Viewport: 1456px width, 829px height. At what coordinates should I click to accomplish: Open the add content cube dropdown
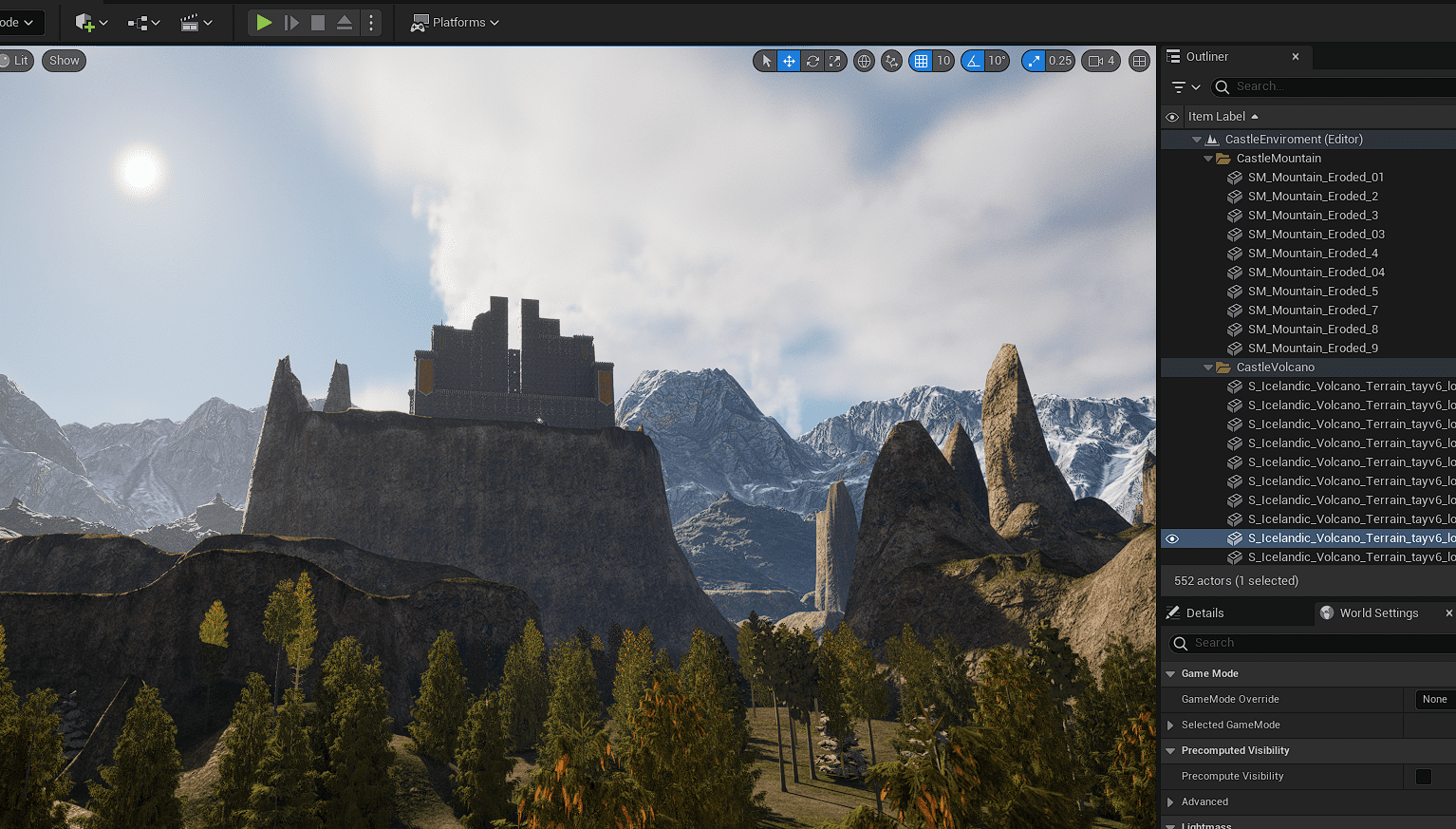click(x=91, y=22)
